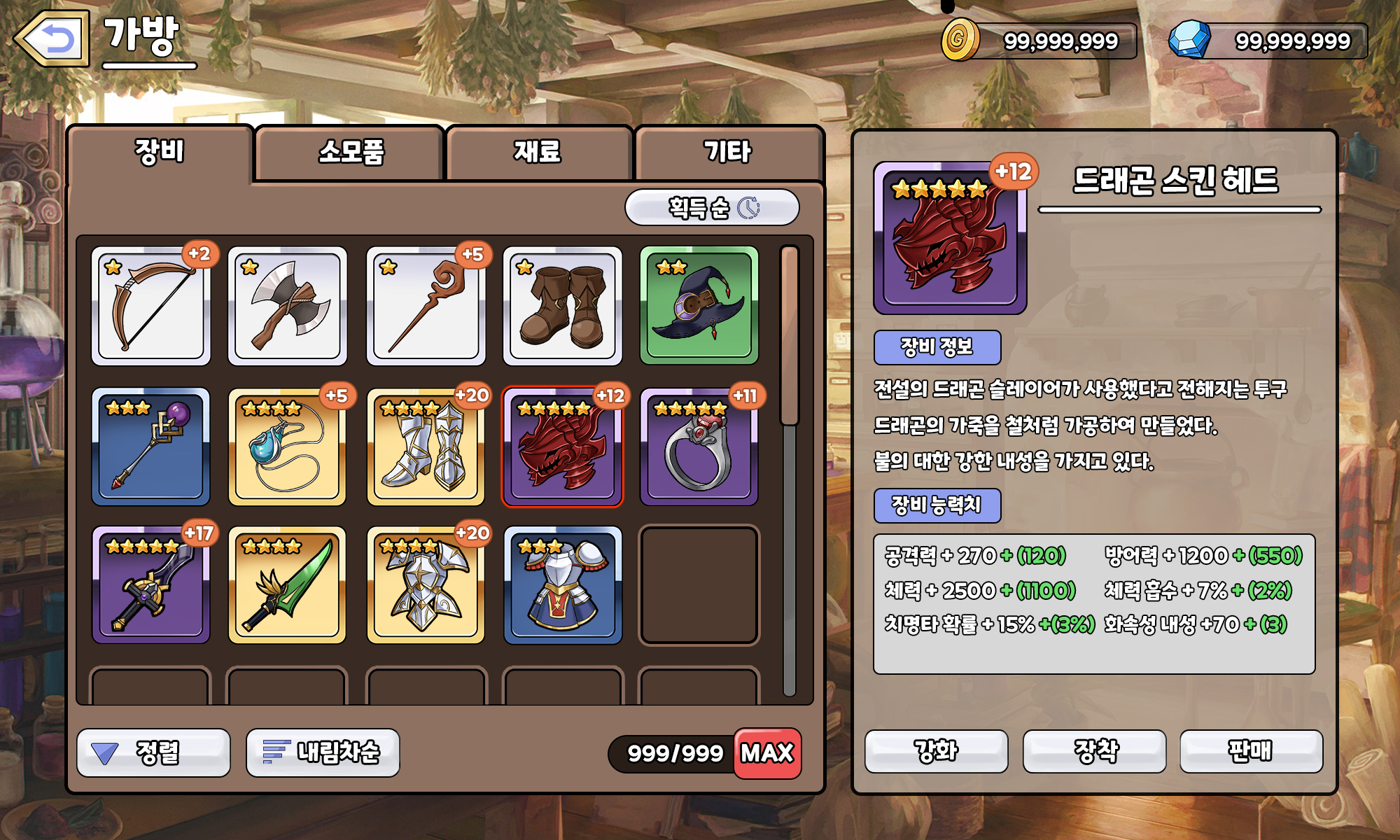
Task: Select the wooden bow slot
Action: pos(151,306)
